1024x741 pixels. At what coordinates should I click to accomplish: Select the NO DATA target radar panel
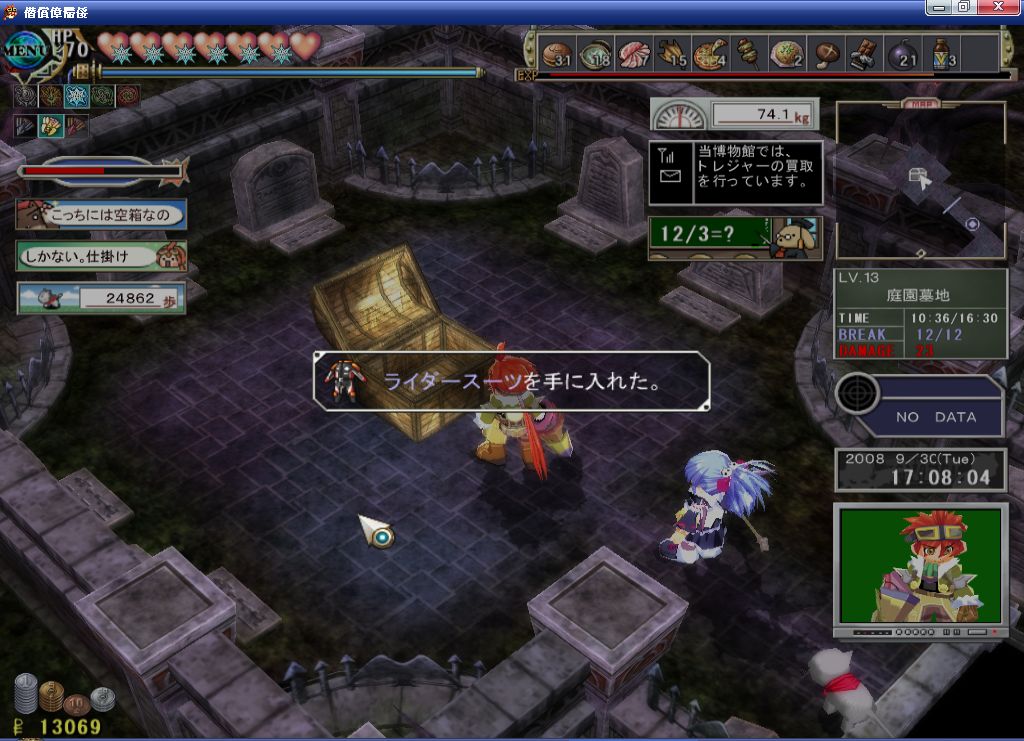921,405
